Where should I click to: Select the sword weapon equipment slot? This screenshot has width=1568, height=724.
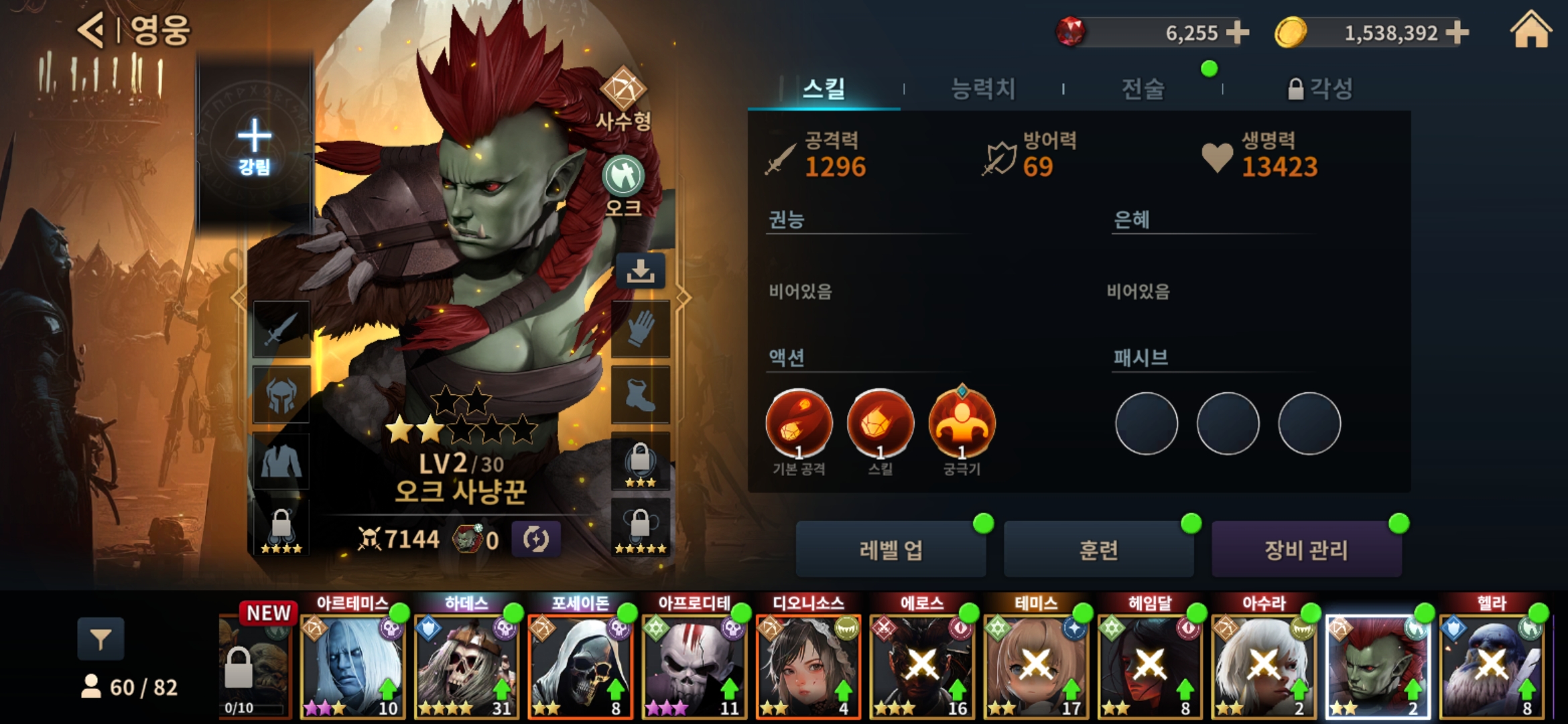281,329
